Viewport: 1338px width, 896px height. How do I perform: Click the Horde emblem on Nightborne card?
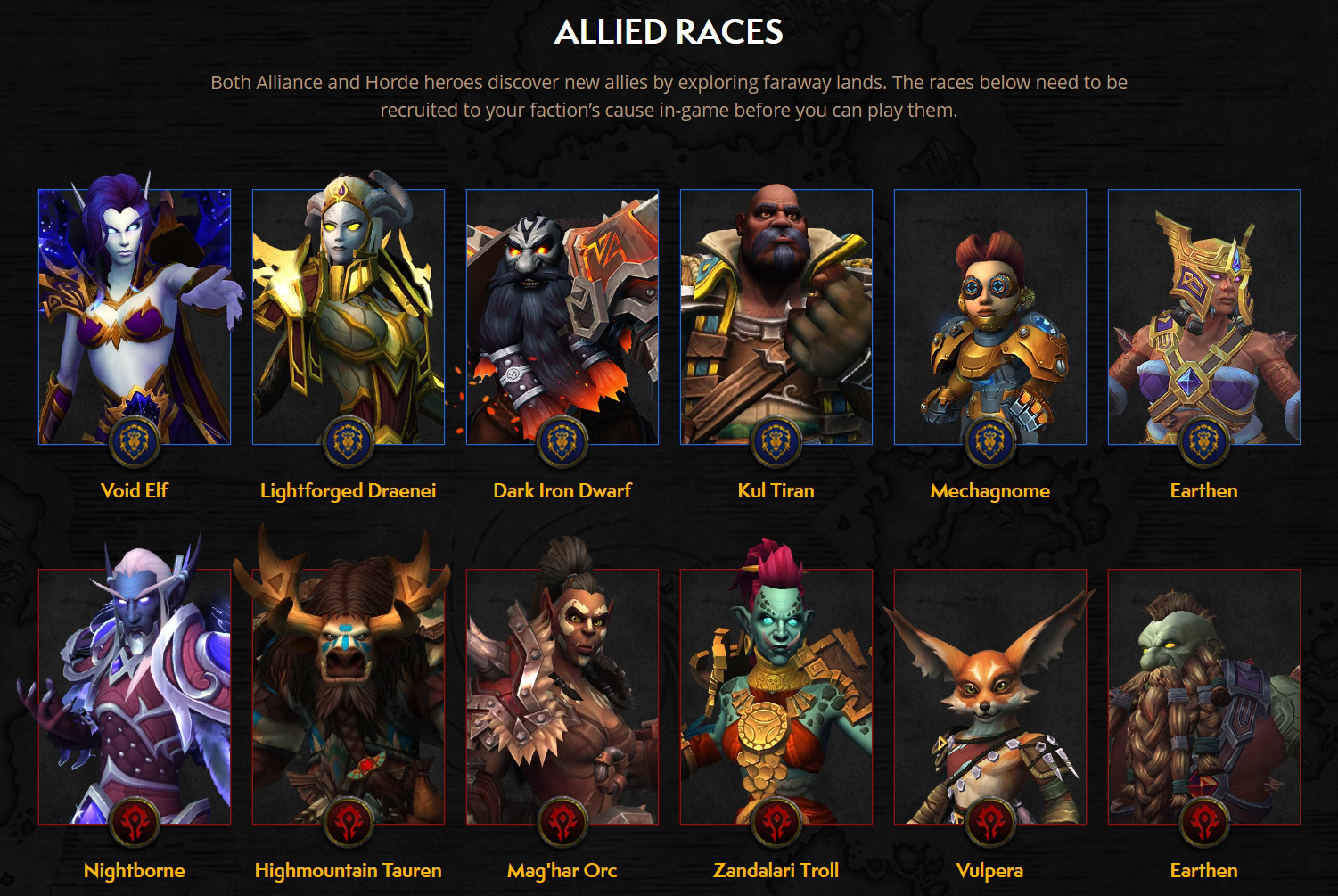(136, 823)
